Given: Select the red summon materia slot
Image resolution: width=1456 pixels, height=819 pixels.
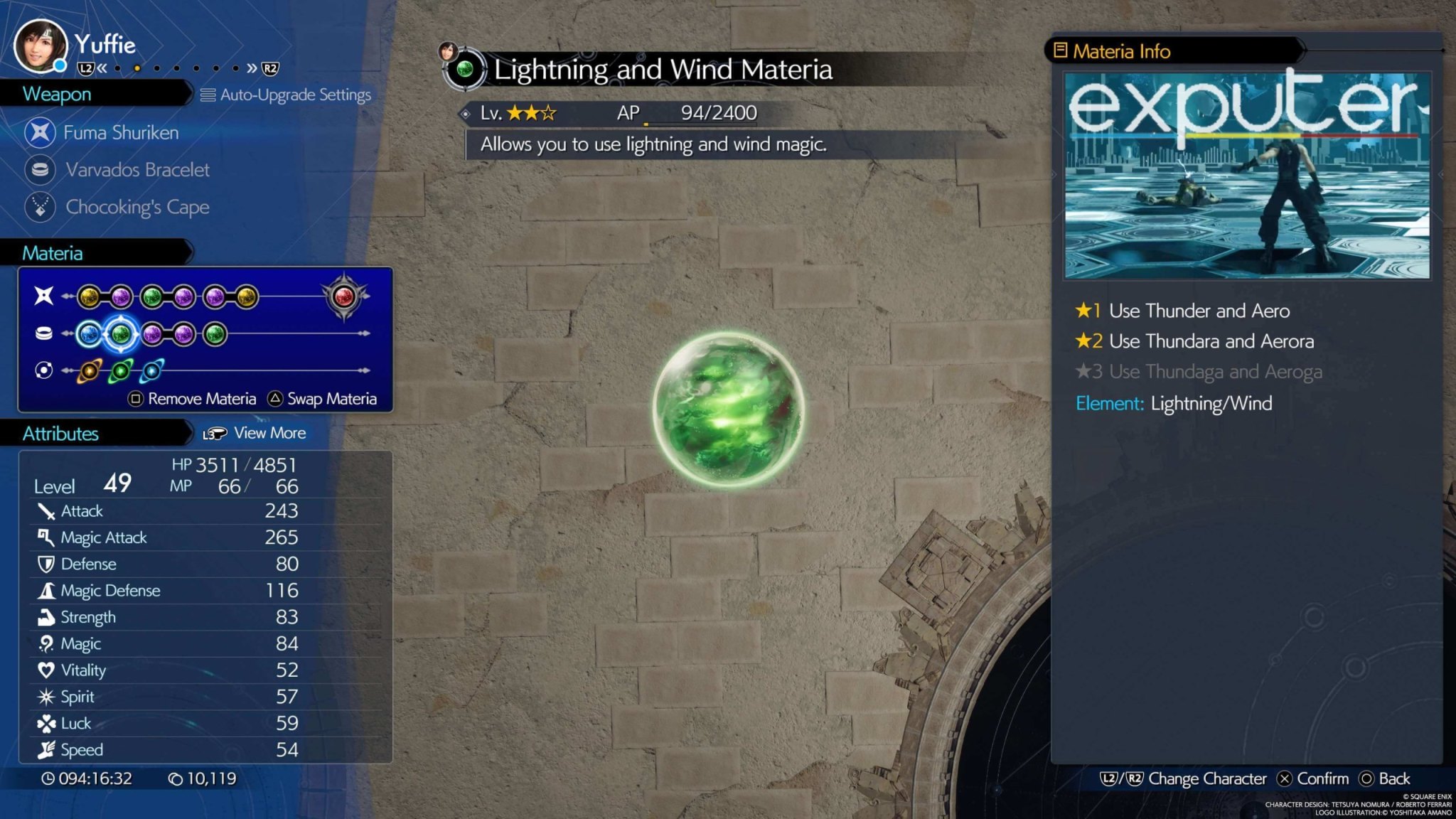Looking at the screenshot, I should [x=344, y=296].
